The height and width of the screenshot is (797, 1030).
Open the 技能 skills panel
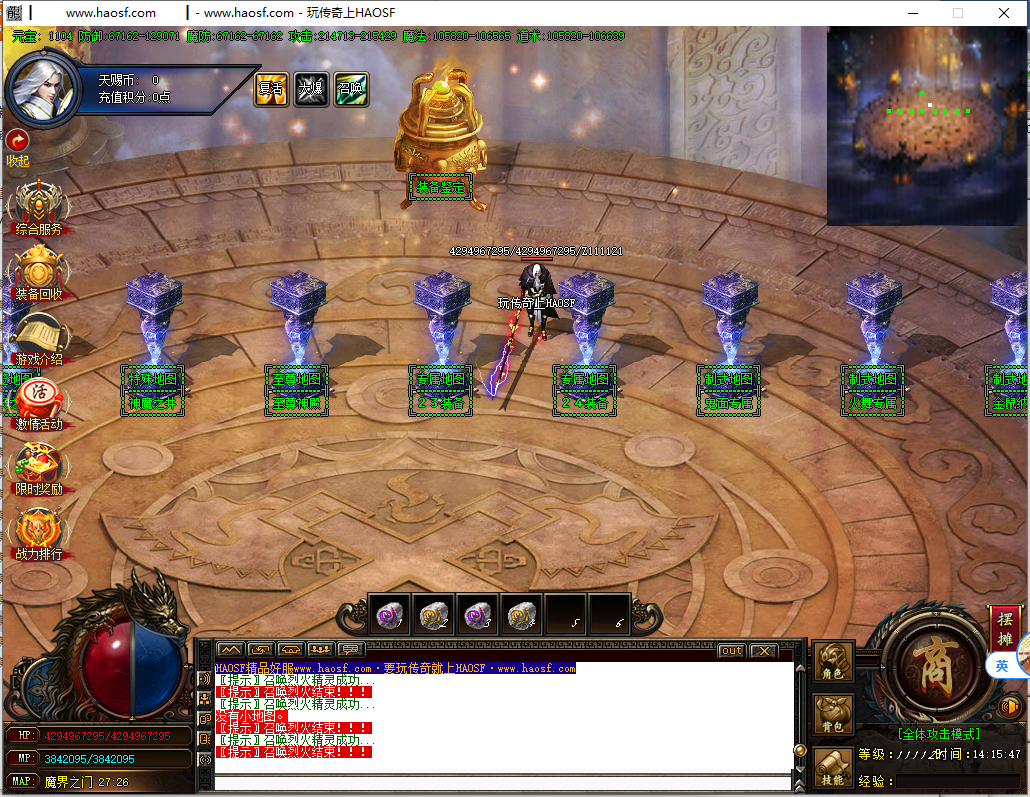click(833, 767)
